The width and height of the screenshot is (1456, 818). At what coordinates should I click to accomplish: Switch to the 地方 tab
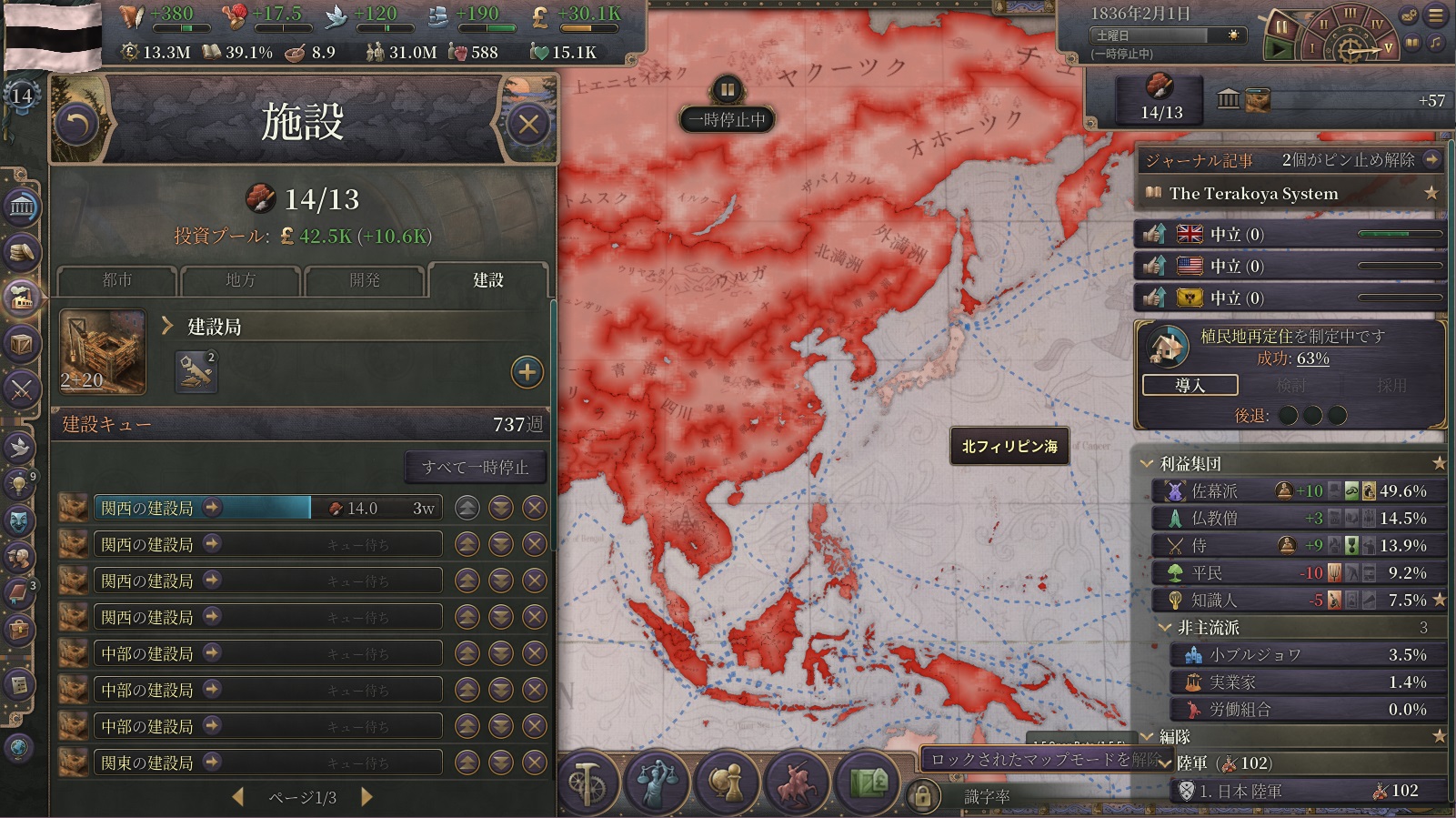click(240, 280)
